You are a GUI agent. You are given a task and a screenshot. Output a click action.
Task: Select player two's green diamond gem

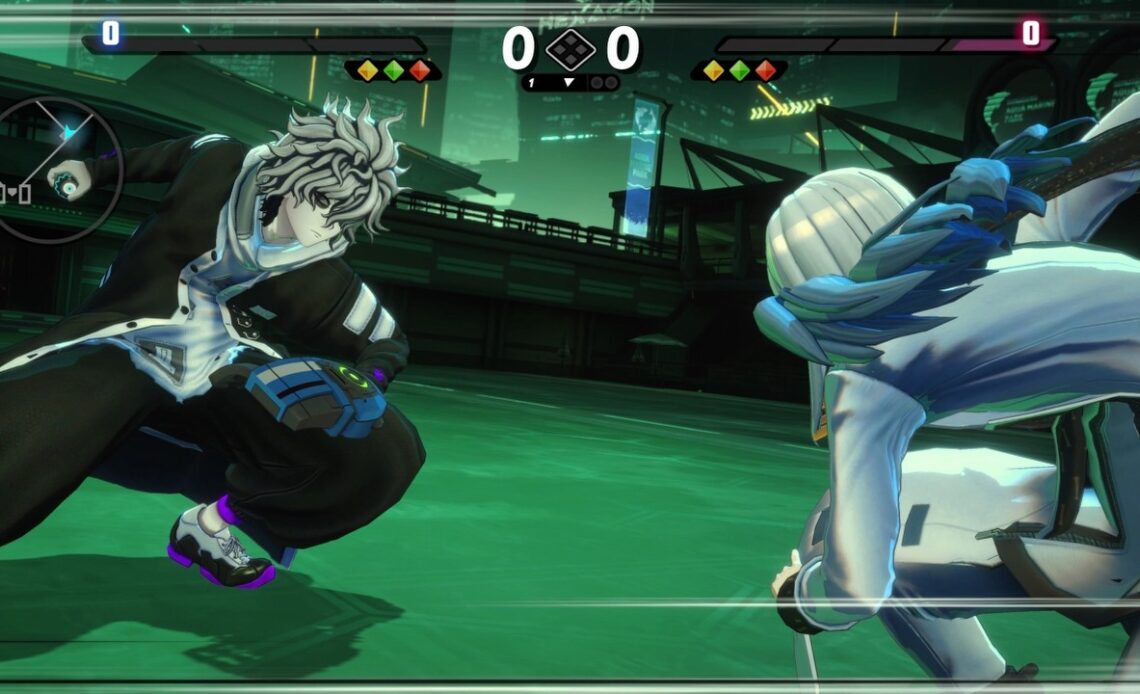(x=739, y=70)
